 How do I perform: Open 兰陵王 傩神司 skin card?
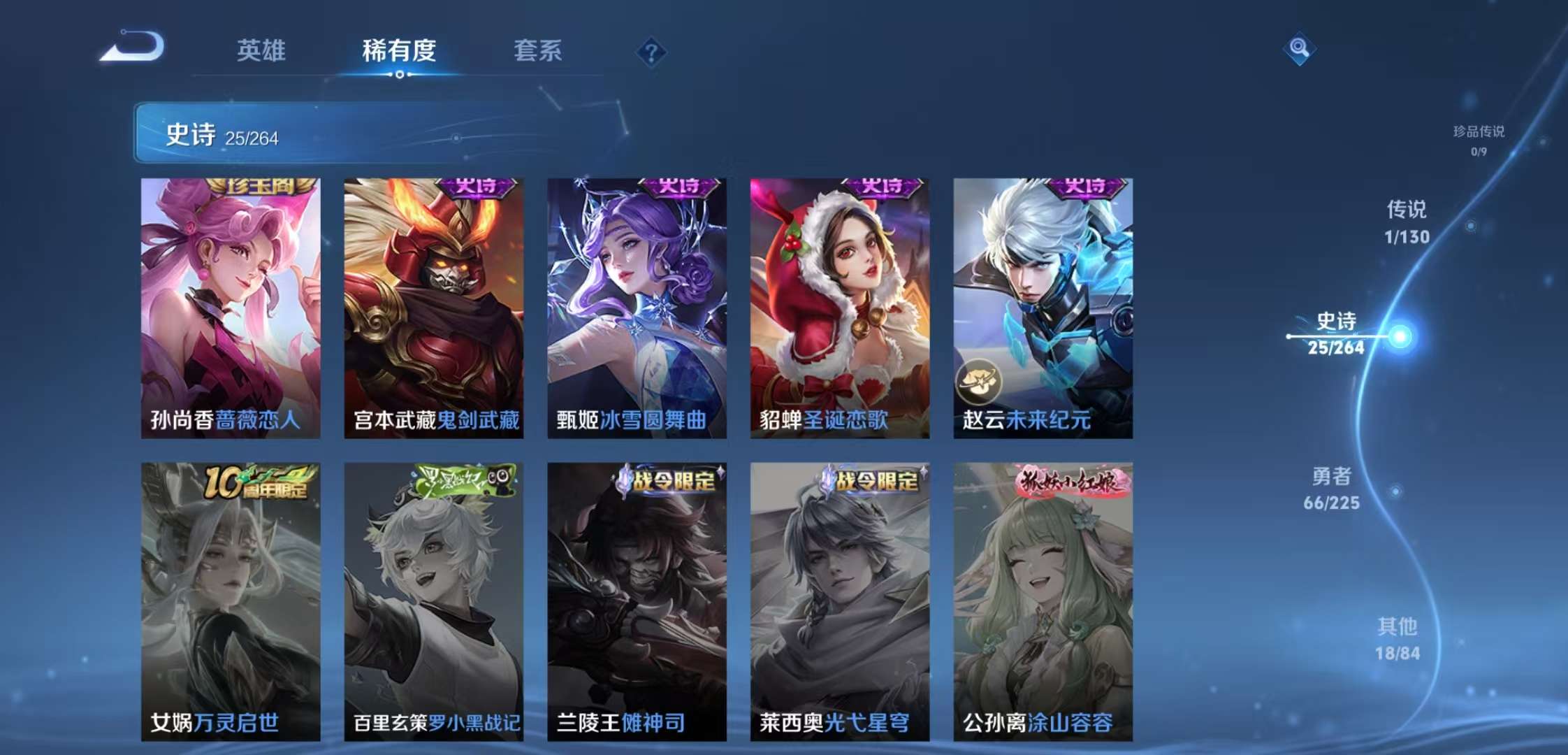click(637, 601)
